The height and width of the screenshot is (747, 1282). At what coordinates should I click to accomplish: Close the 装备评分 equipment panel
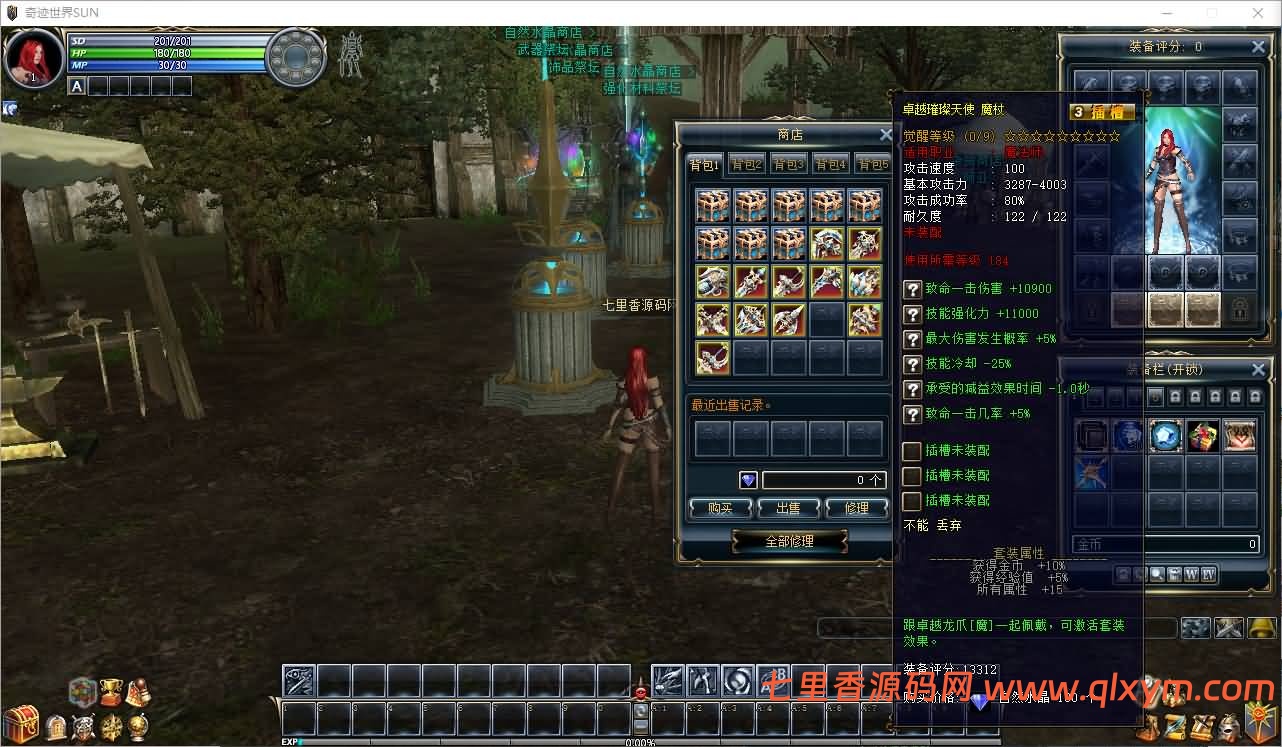point(1258,47)
